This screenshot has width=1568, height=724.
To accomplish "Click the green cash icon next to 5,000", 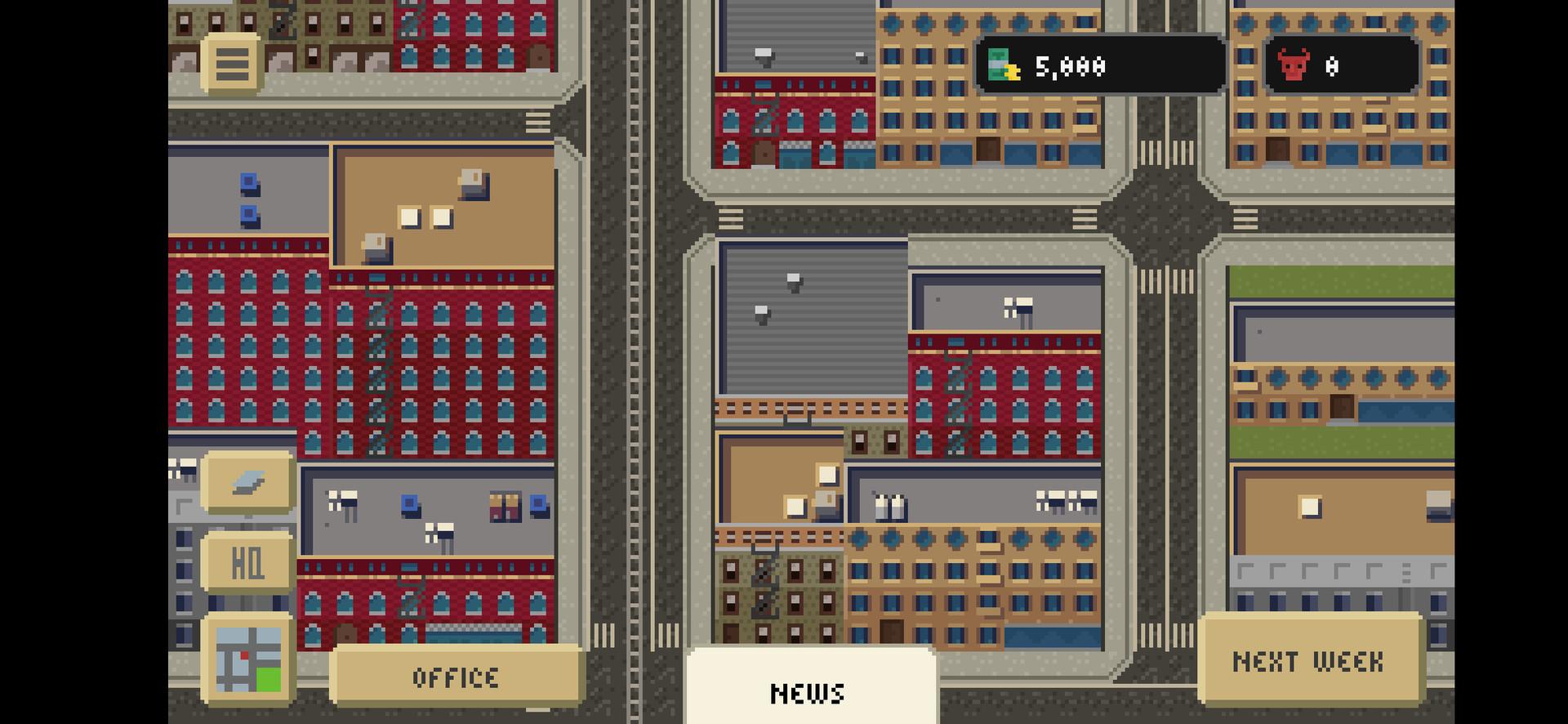I will click(1003, 65).
